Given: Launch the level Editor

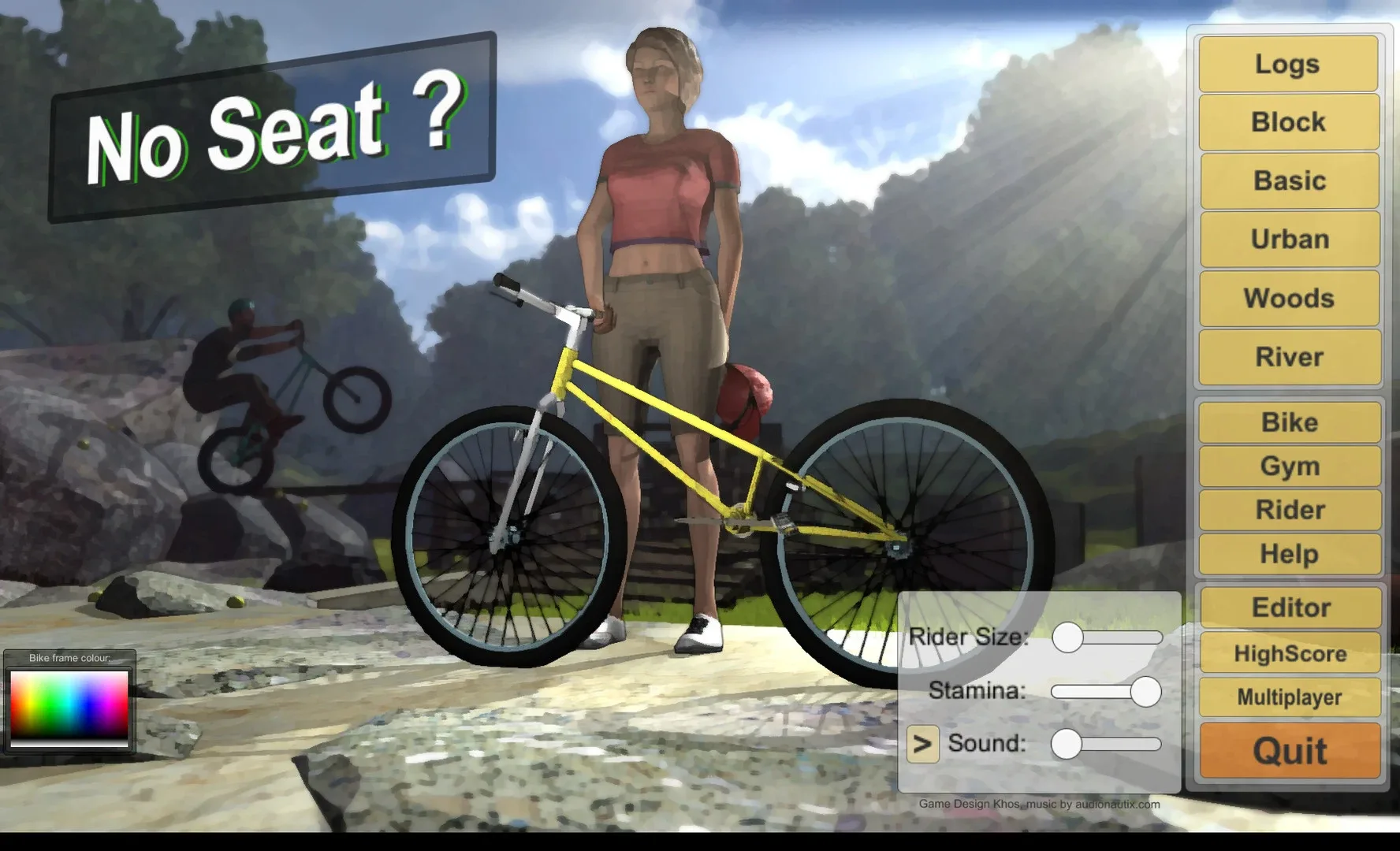Looking at the screenshot, I should [x=1287, y=608].
